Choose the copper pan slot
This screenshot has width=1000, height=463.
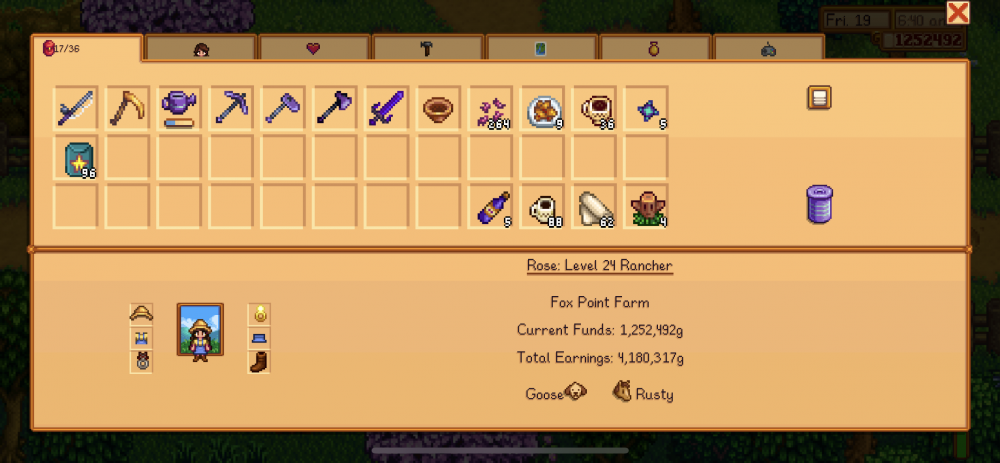tap(439, 107)
